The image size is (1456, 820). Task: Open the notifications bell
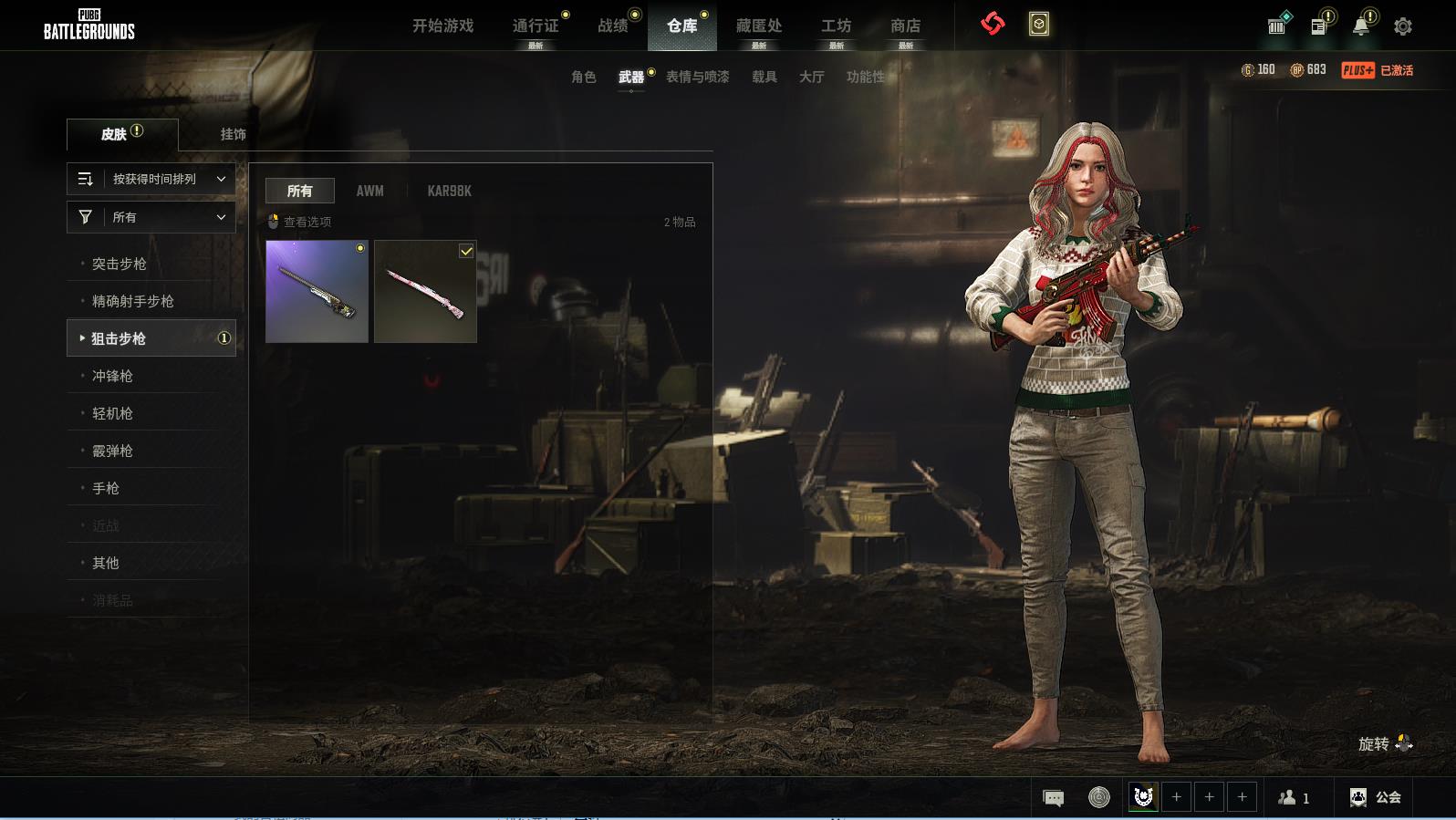pyautogui.click(x=1360, y=26)
